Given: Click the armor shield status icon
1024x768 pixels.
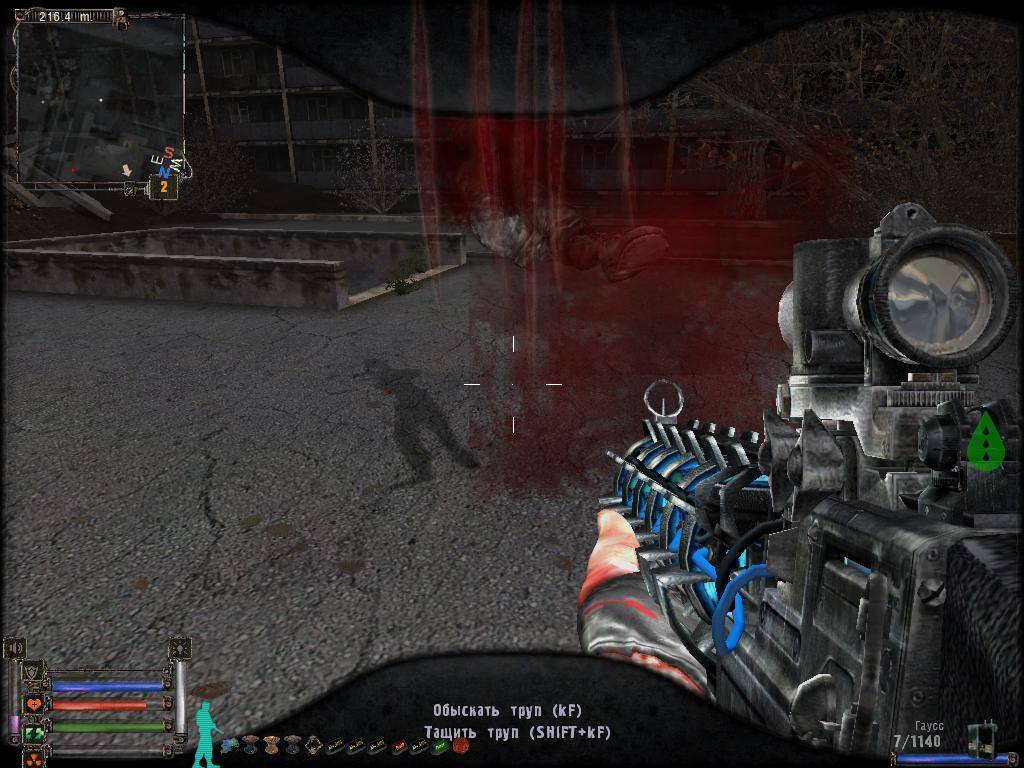Looking at the screenshot, I should click(34, 673).
